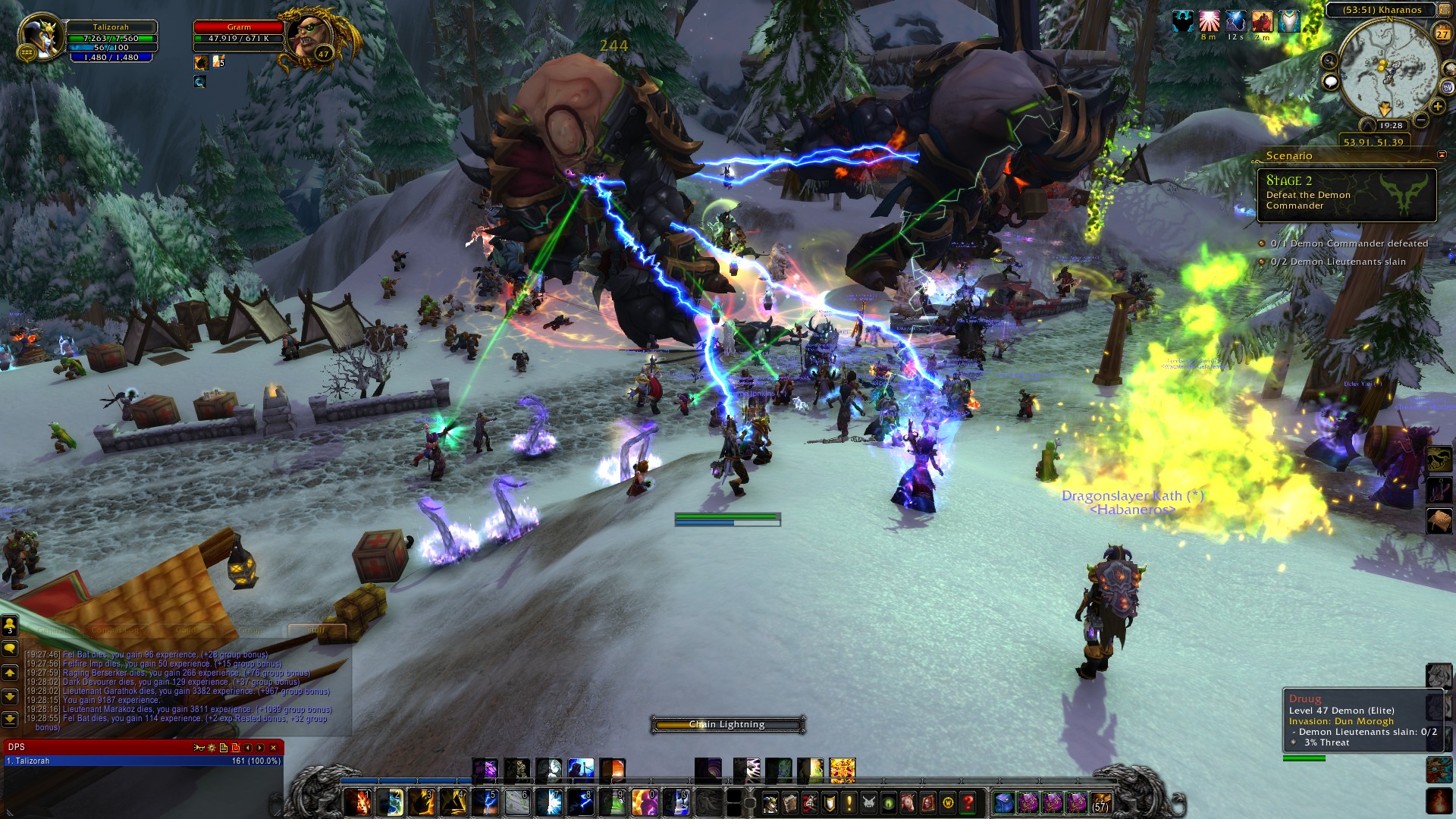This screenshot has height=819, width=1456.
Task: Collapse the Scenario objective tracker
Action: 1441,155
